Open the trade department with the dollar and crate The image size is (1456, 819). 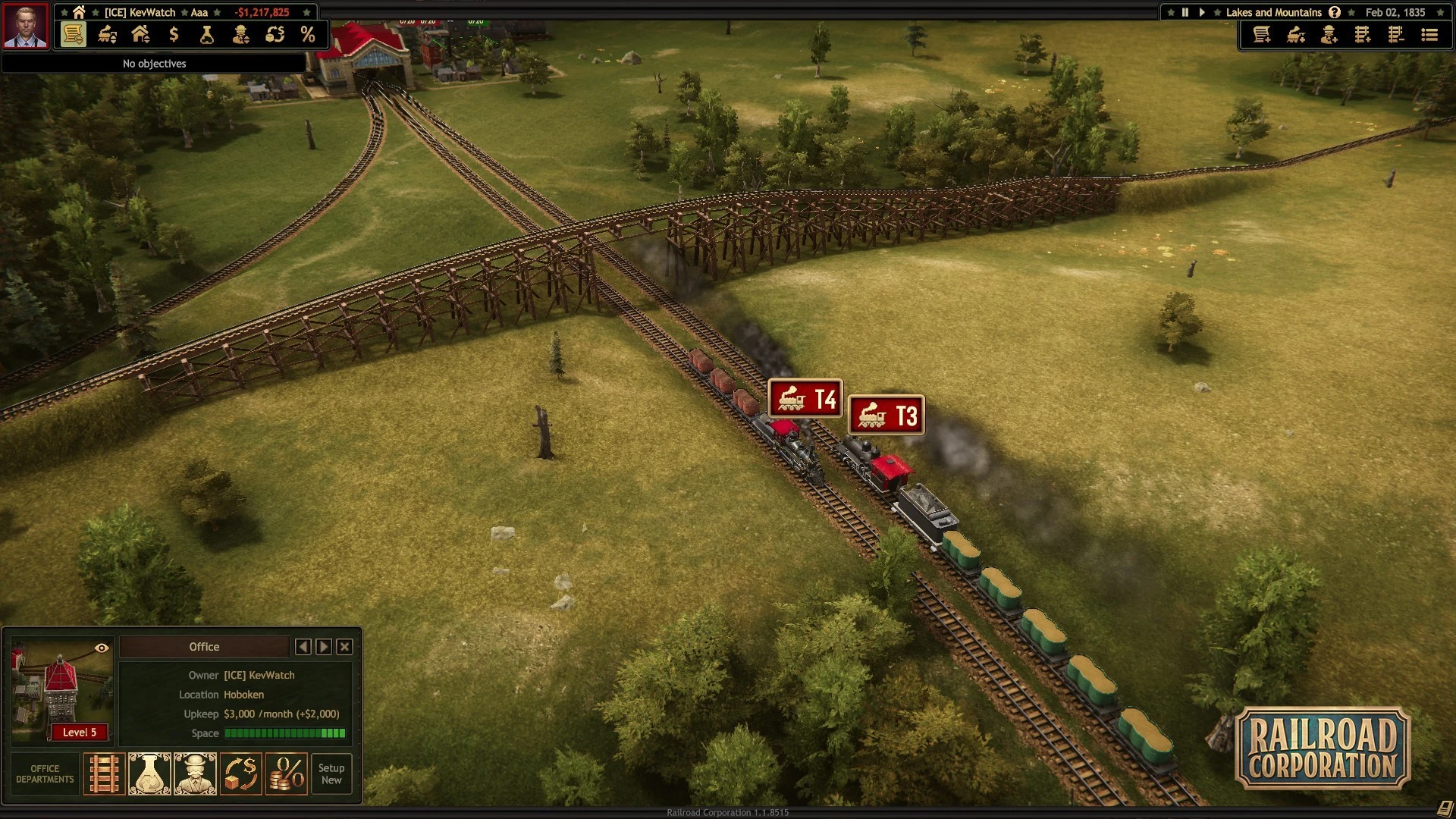[241, 774]
